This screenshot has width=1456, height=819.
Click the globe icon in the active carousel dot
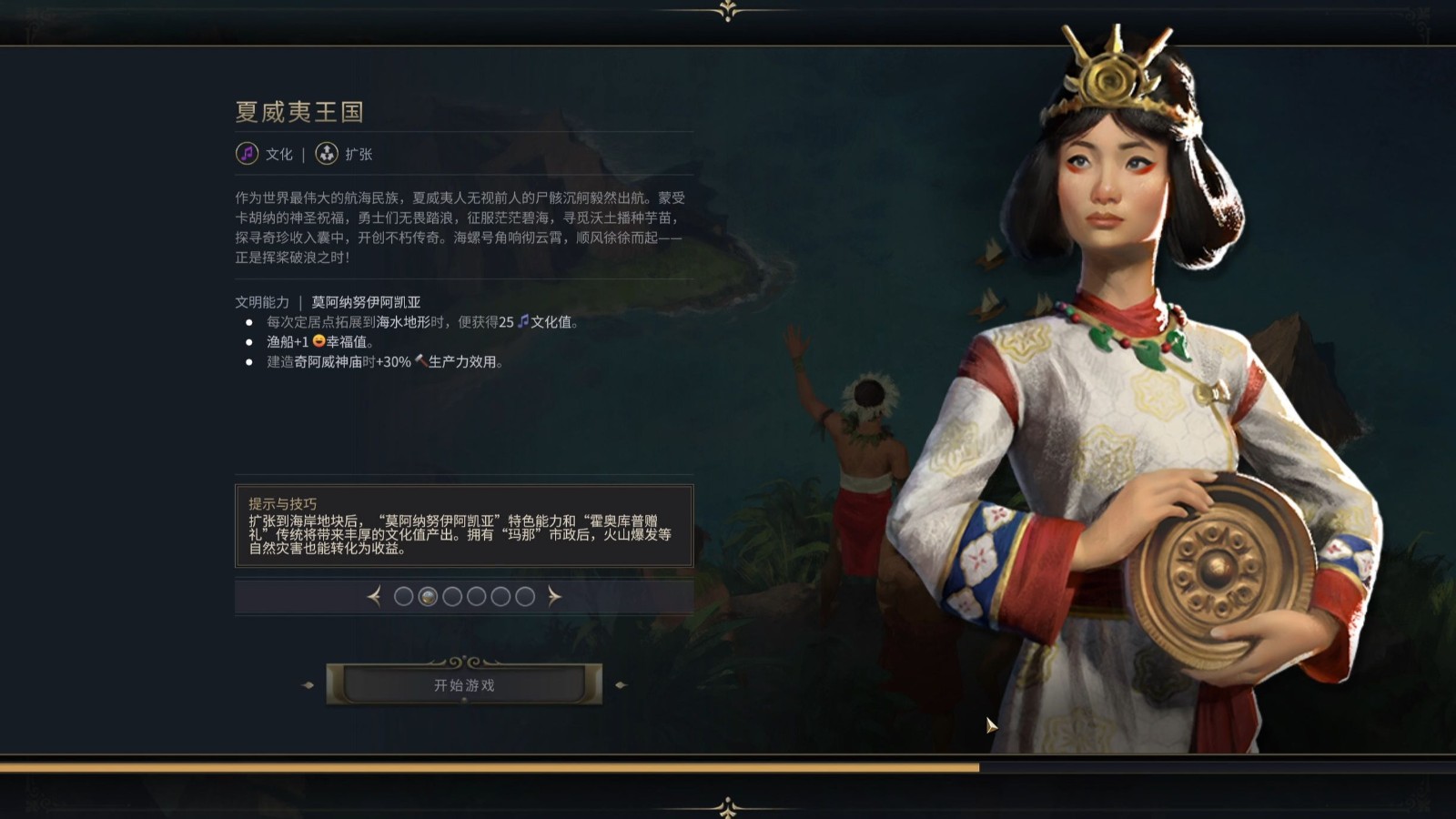pos(428,597)
